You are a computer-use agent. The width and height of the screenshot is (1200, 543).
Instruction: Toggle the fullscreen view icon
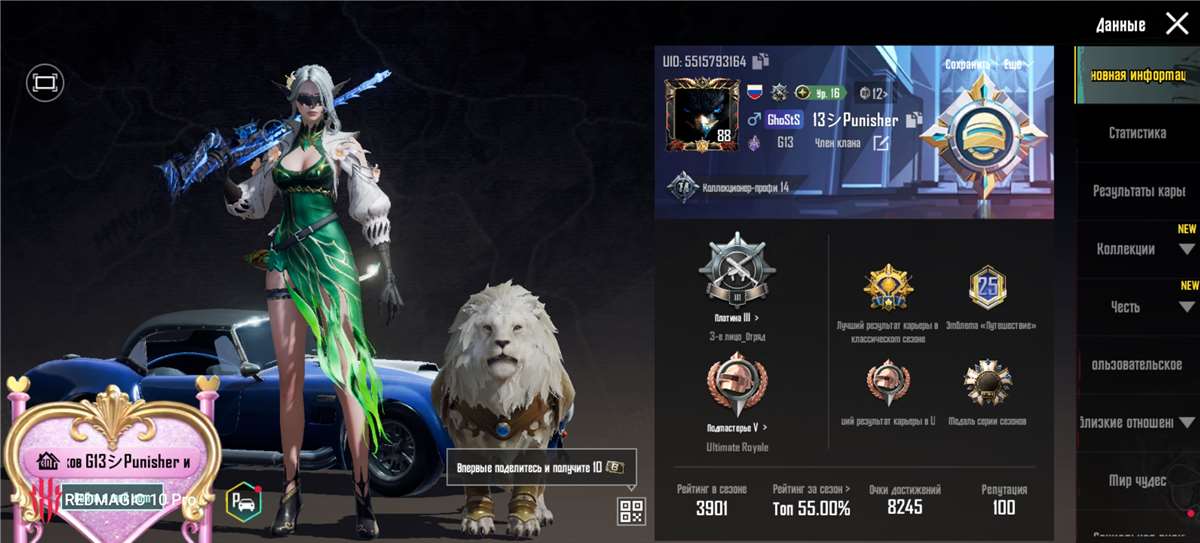click(x=45, y=82)
